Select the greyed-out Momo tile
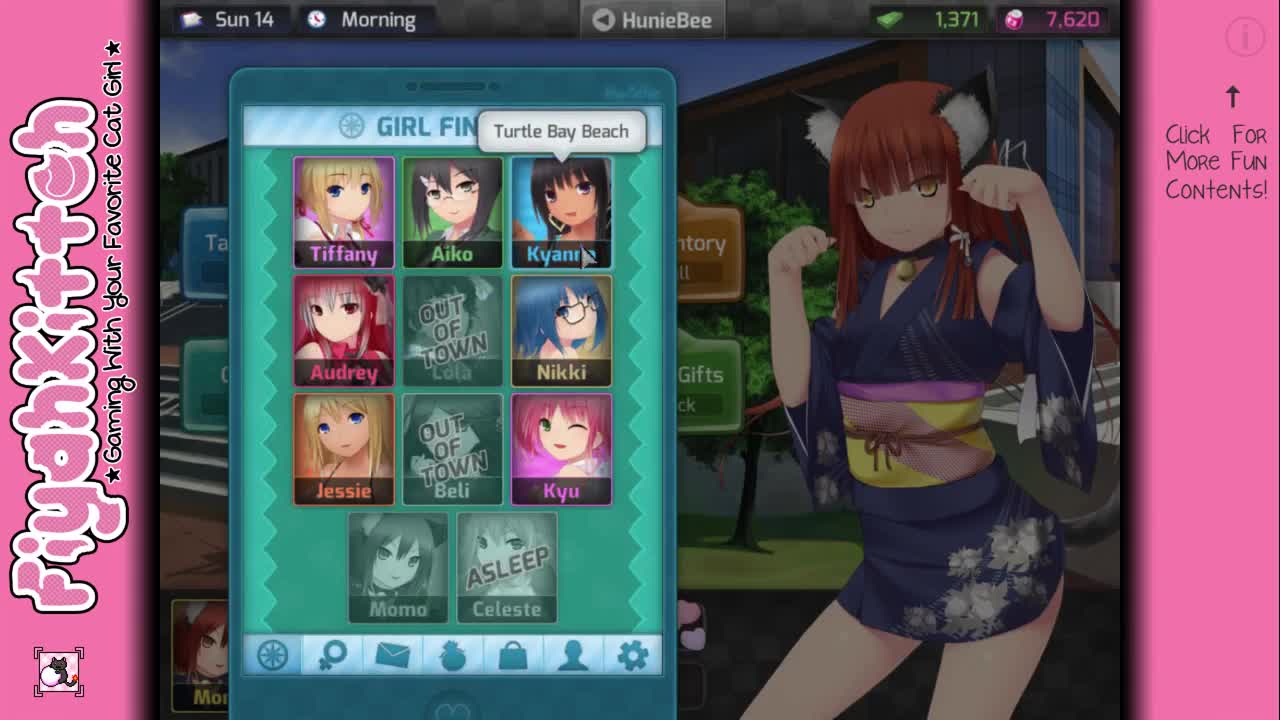 click(x=398, y=567)
